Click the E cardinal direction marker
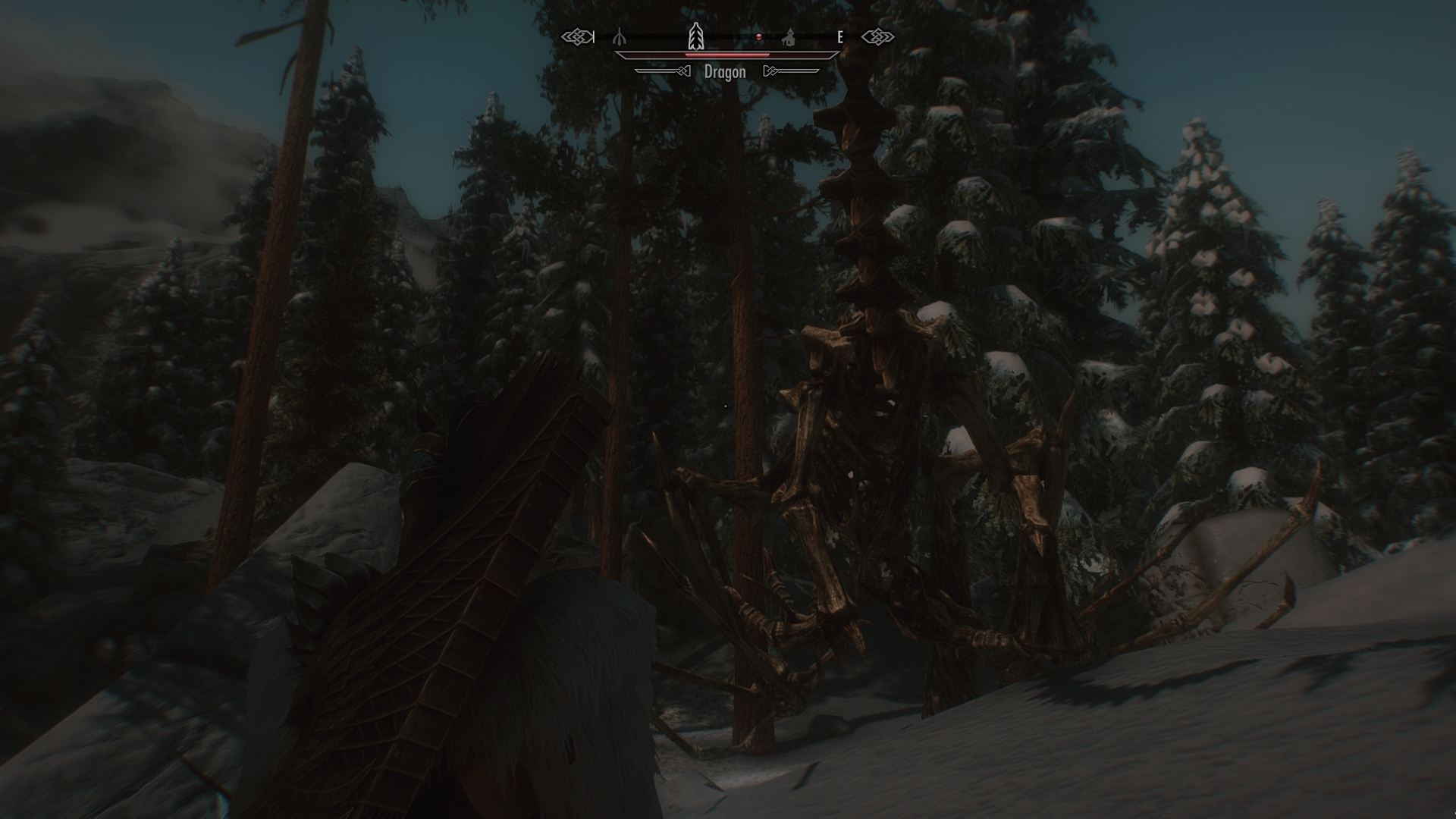 tap(839, 36)
